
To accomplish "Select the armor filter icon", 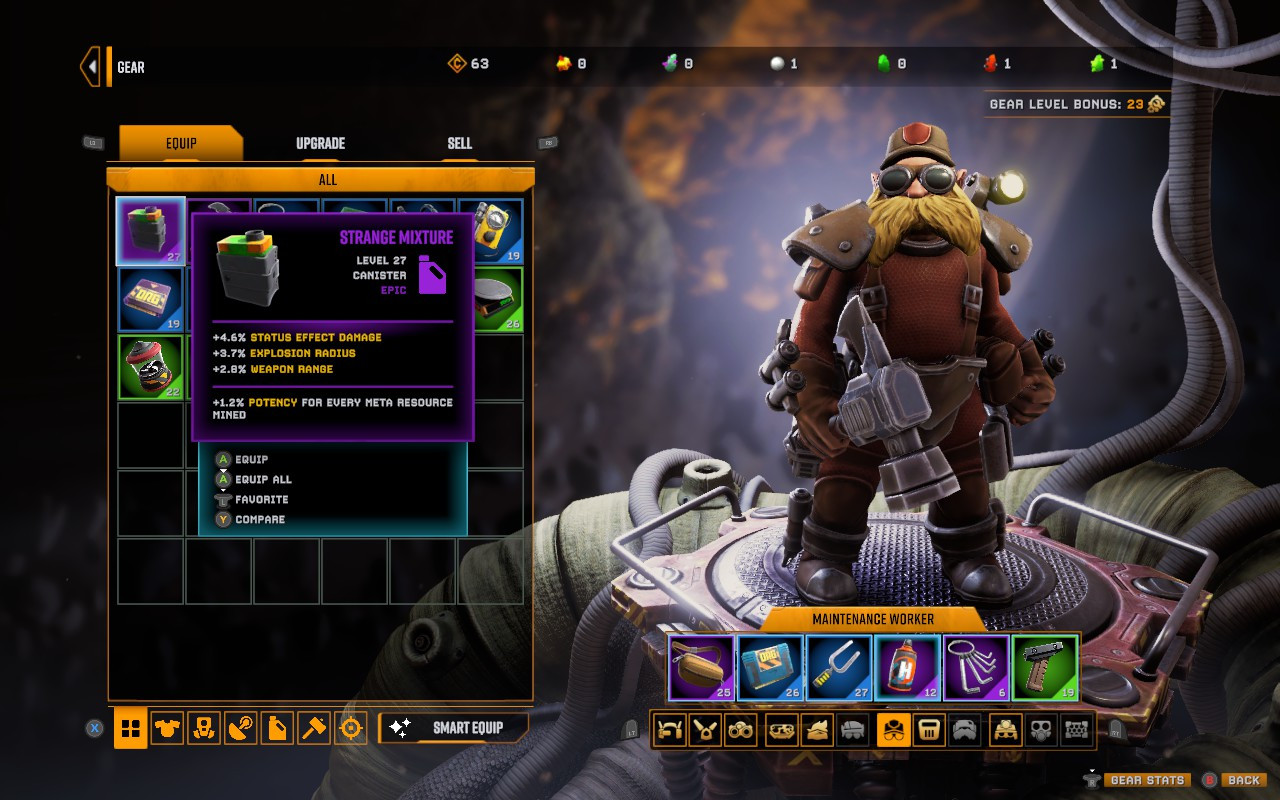I will 167,729.
